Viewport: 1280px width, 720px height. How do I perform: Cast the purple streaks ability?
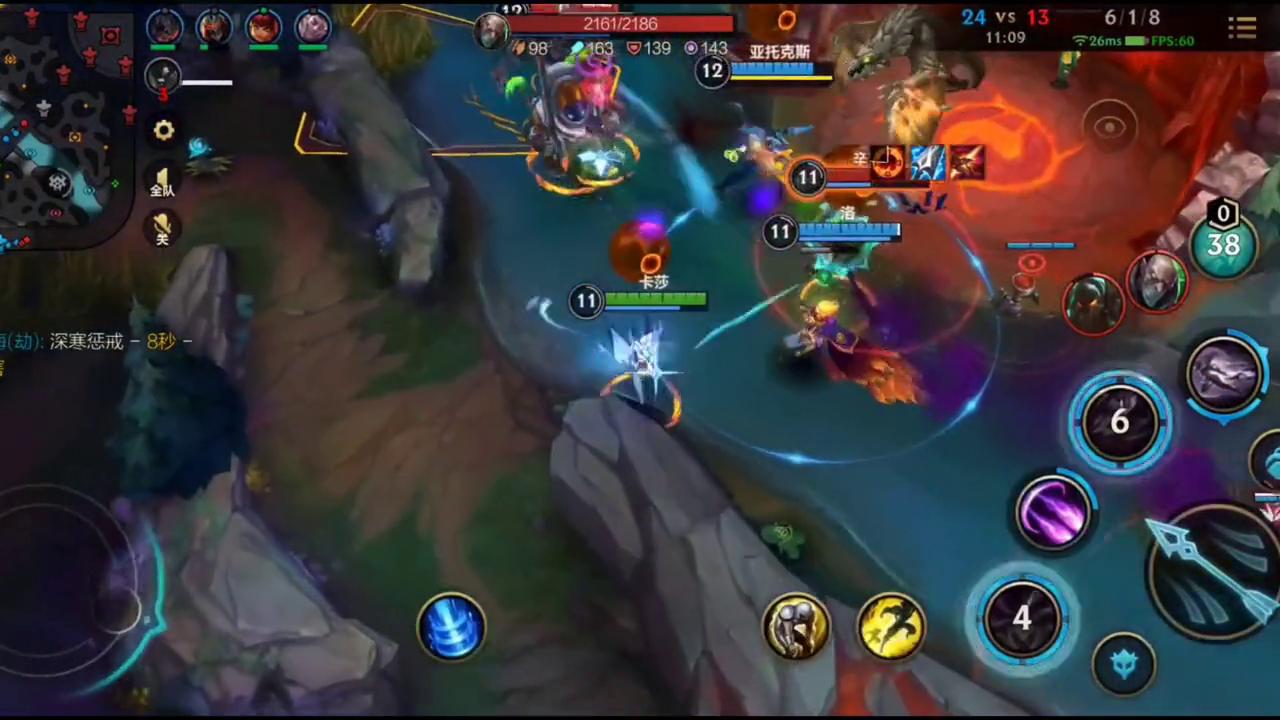pos(1052,512)
